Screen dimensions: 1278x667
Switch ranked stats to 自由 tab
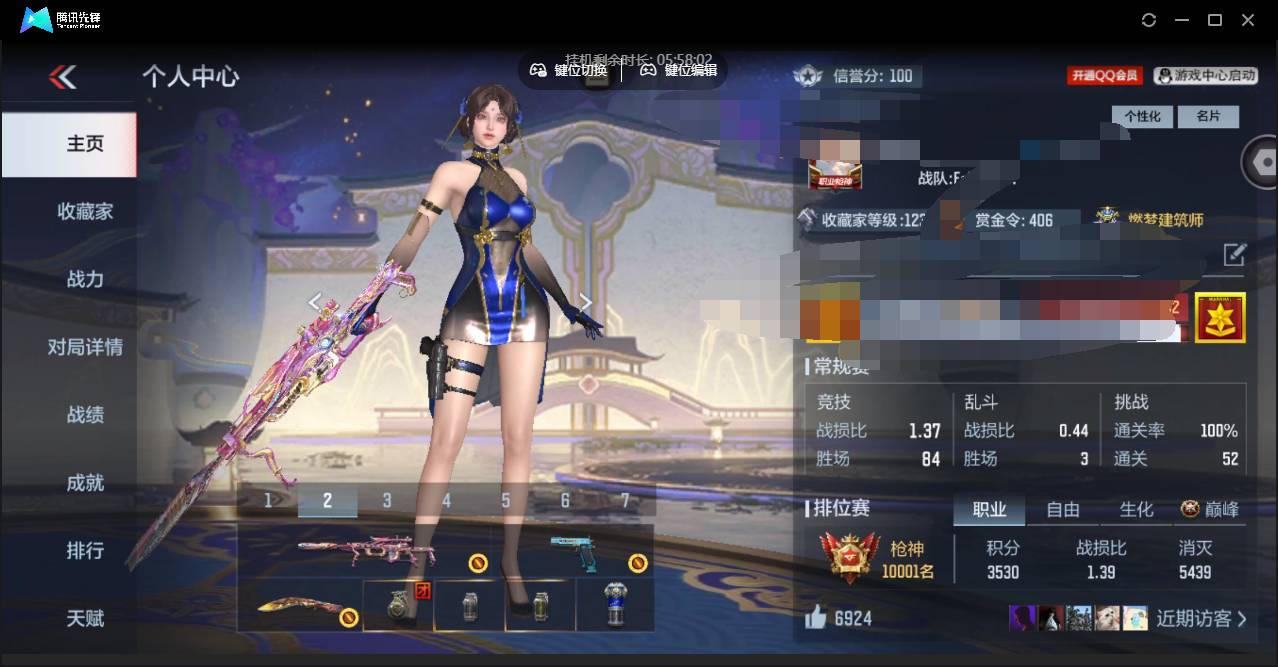tap(1062, 510)
